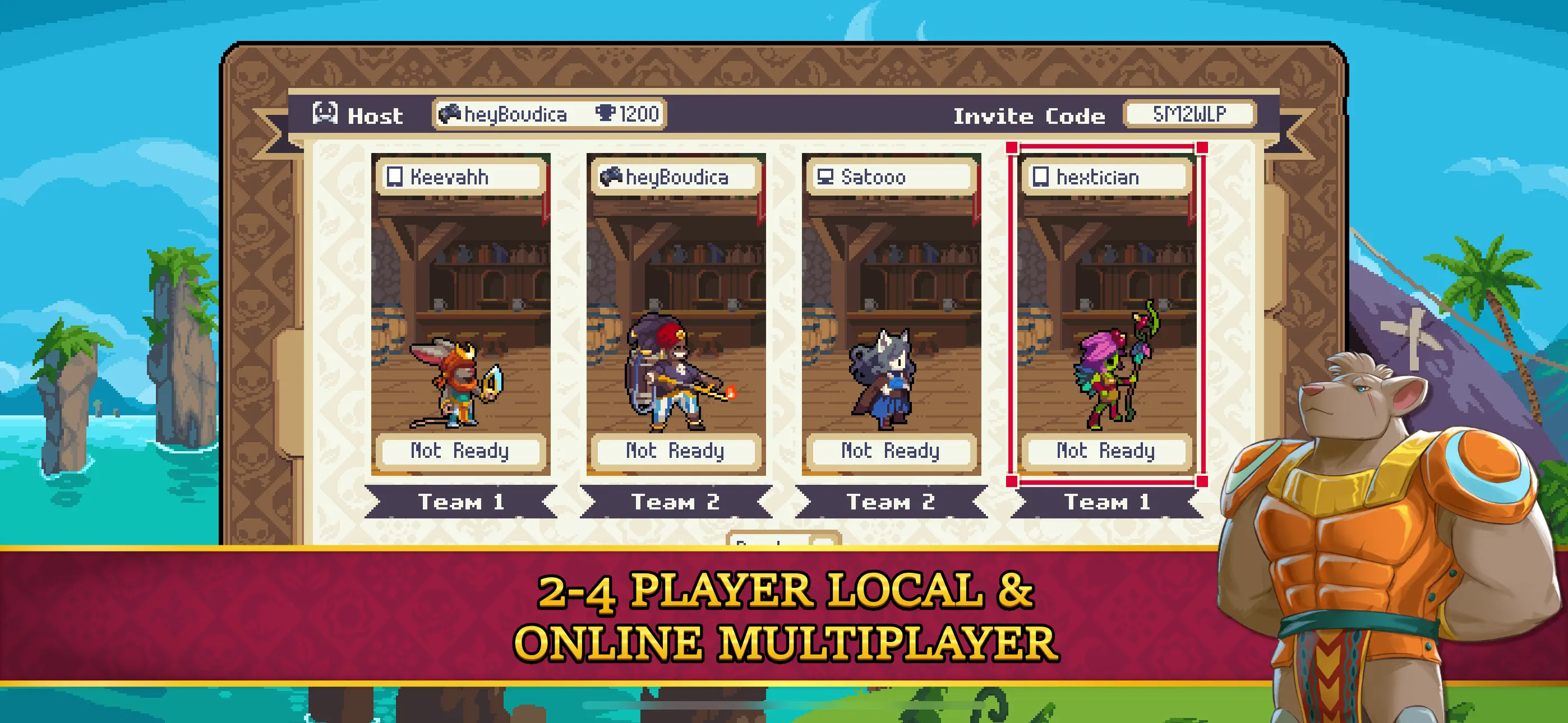
Task: Click the controller icon on heyBoudica's player card
Action: pos(612,177)
